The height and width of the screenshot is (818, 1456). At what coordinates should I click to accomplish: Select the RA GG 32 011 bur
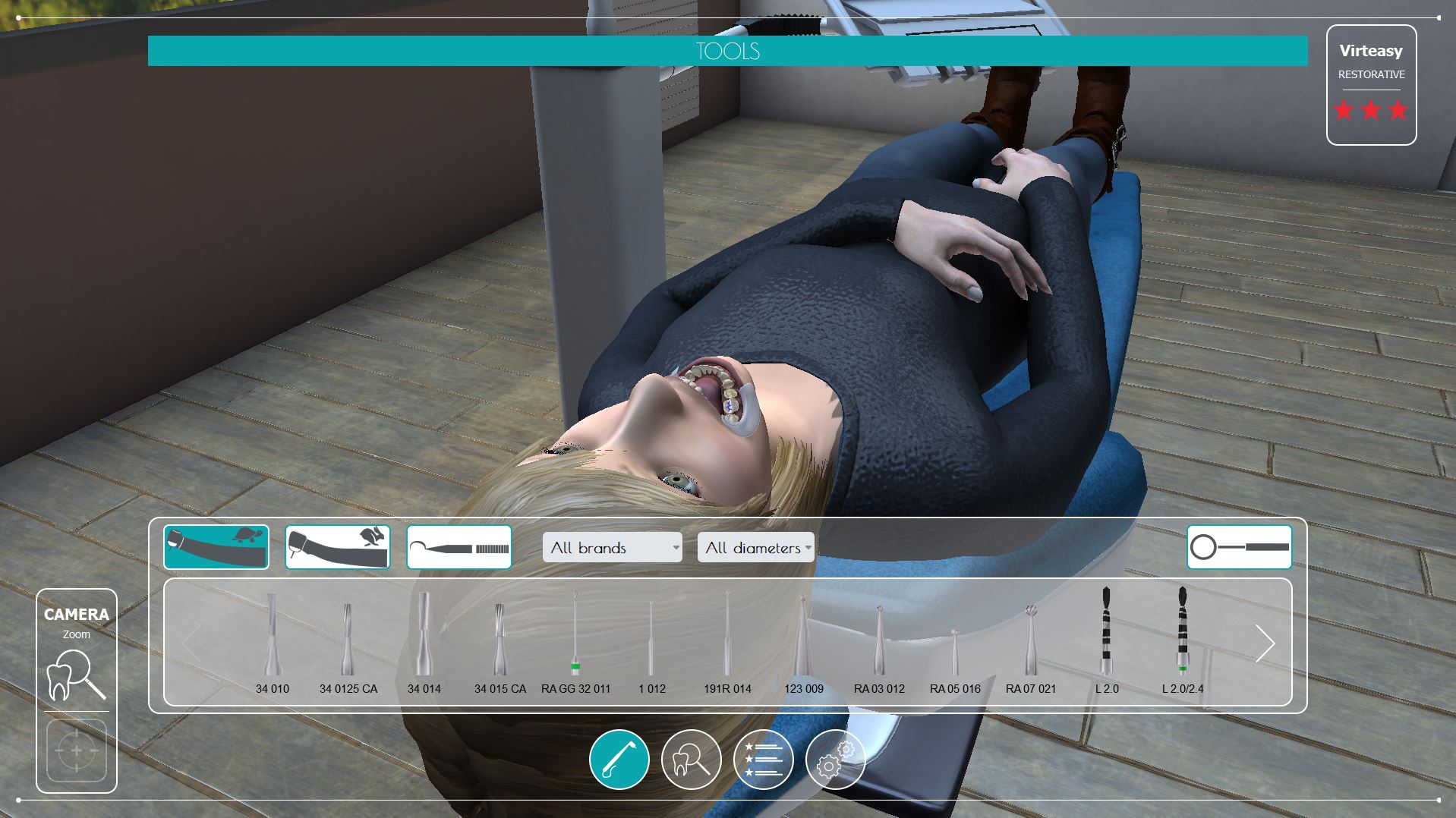(575, 641)
